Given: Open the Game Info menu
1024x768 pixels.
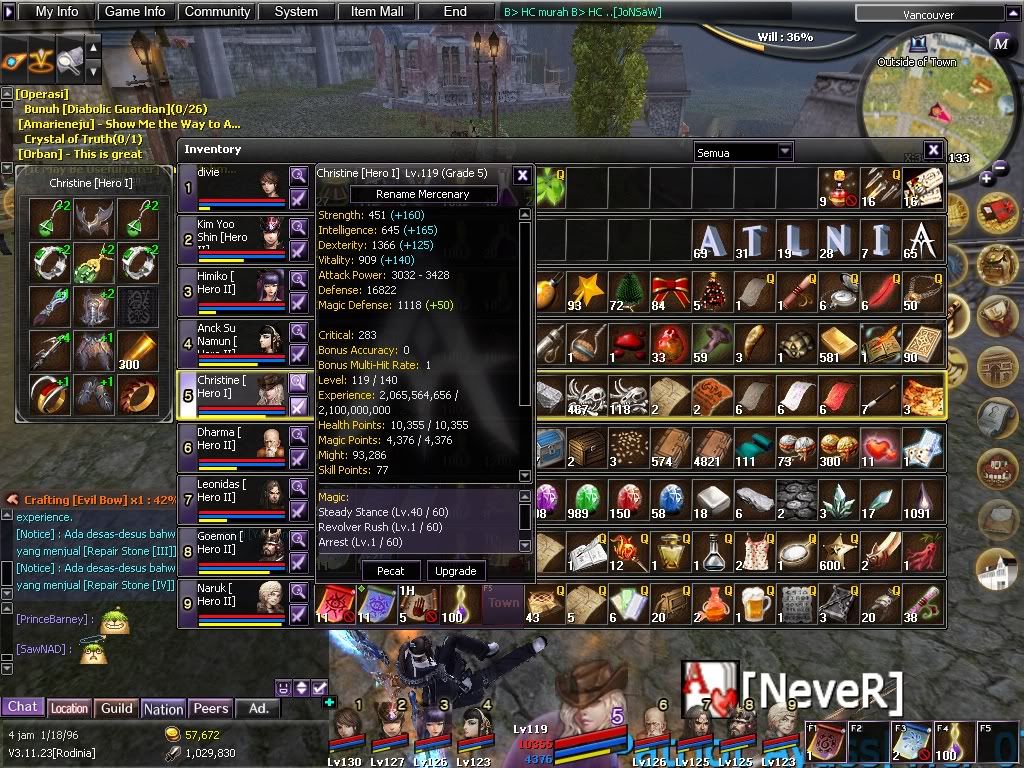Looking at the screenshot, I should tap(135, 12).
